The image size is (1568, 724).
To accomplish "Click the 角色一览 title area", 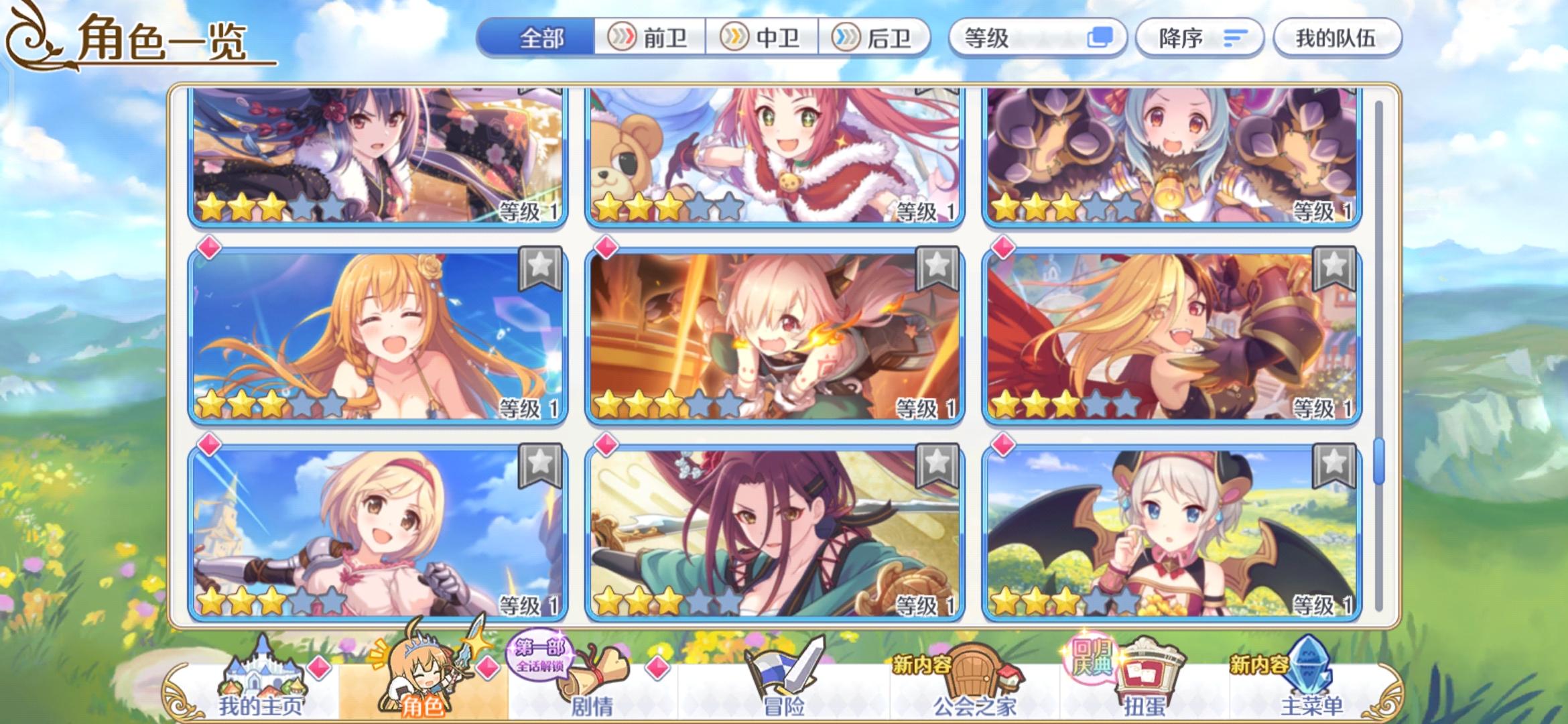I will click(x=161, y=40).
